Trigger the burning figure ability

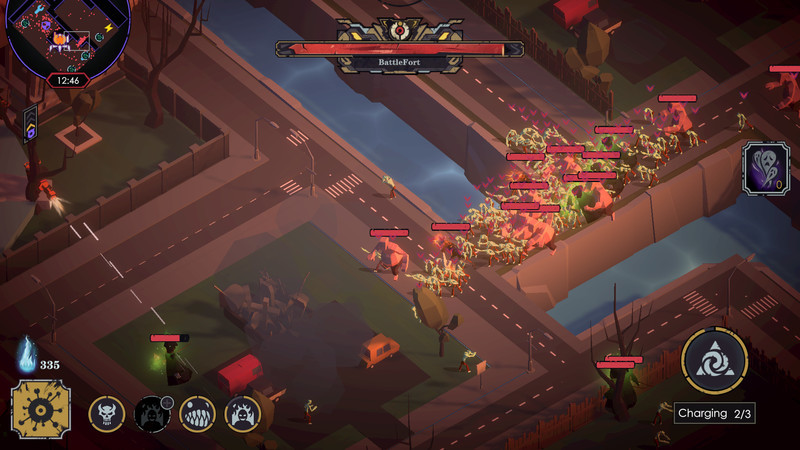point(242,413)
